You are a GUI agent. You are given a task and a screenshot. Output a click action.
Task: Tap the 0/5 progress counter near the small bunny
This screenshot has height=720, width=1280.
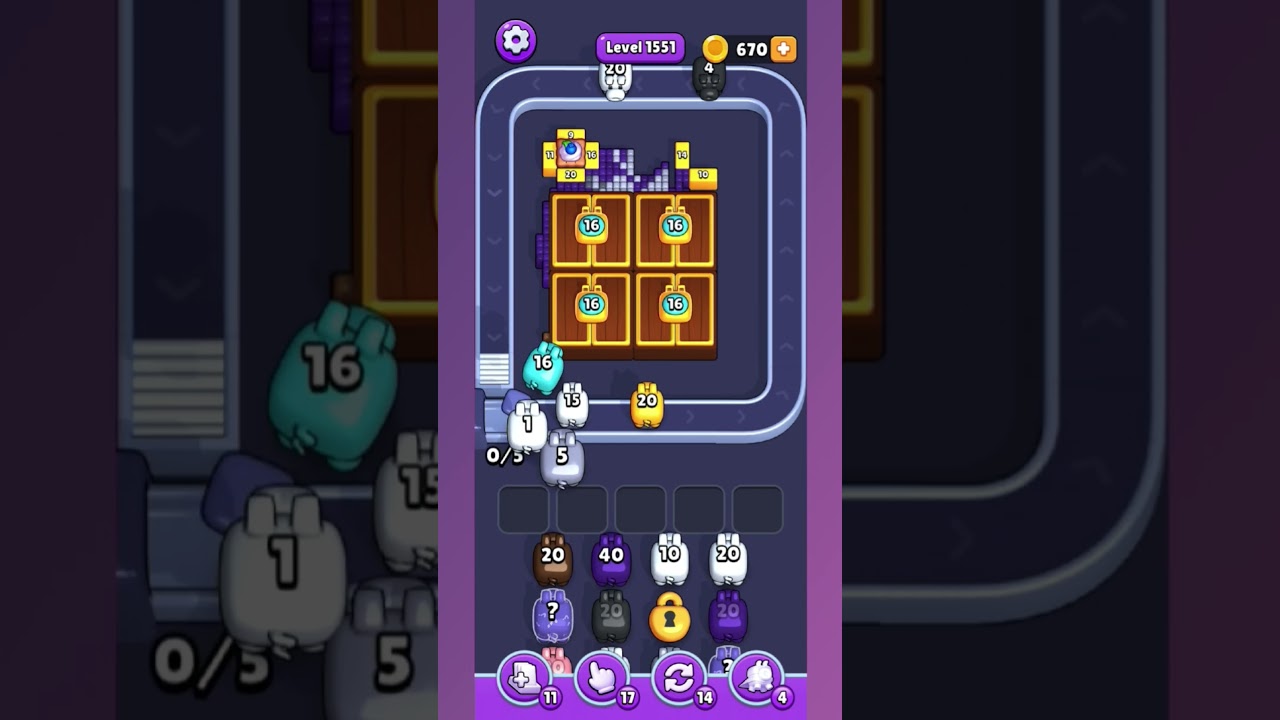[502, 455]
